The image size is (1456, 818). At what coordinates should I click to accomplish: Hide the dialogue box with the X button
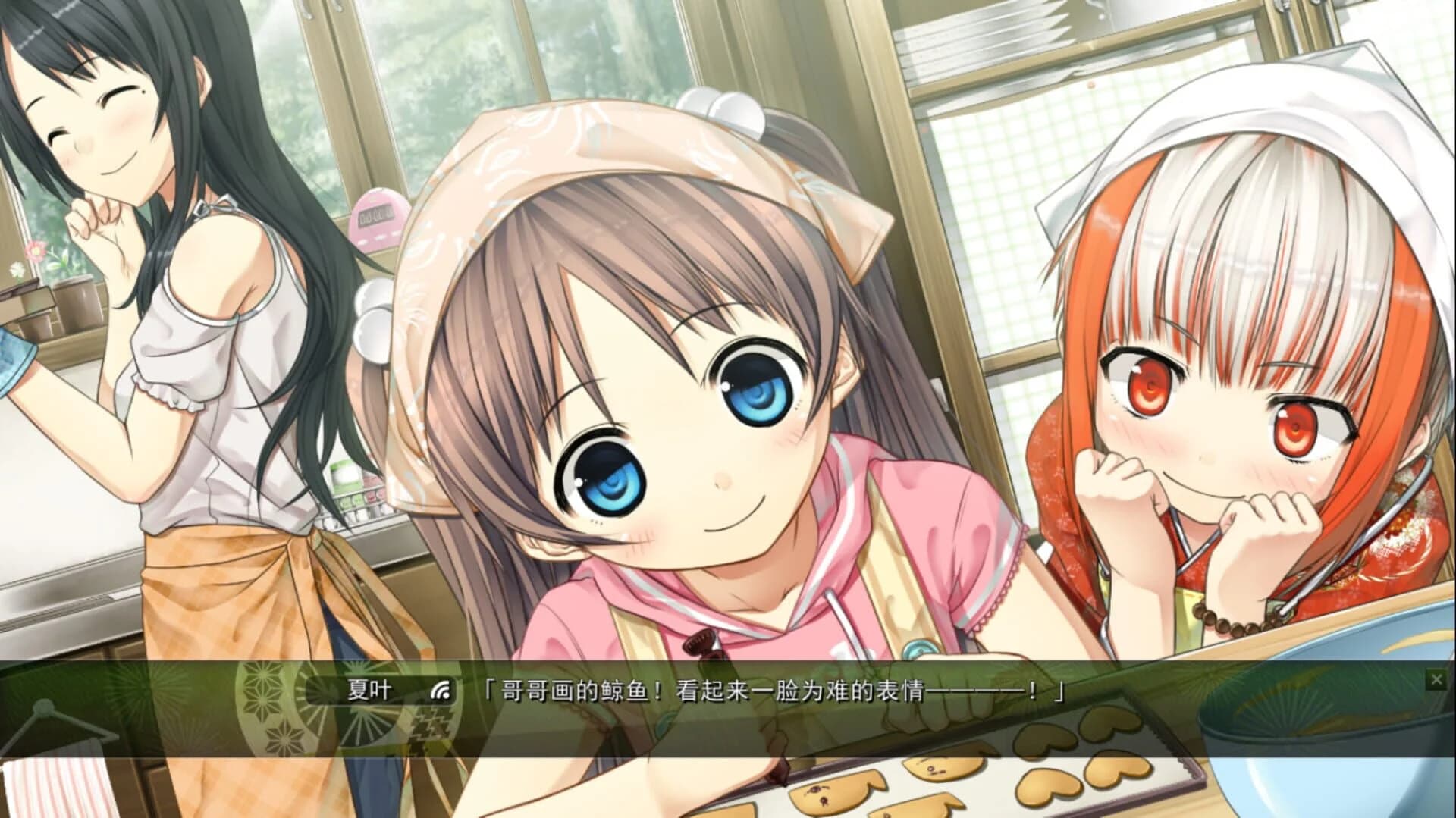pyautogui.click(x=1438, y=679)
